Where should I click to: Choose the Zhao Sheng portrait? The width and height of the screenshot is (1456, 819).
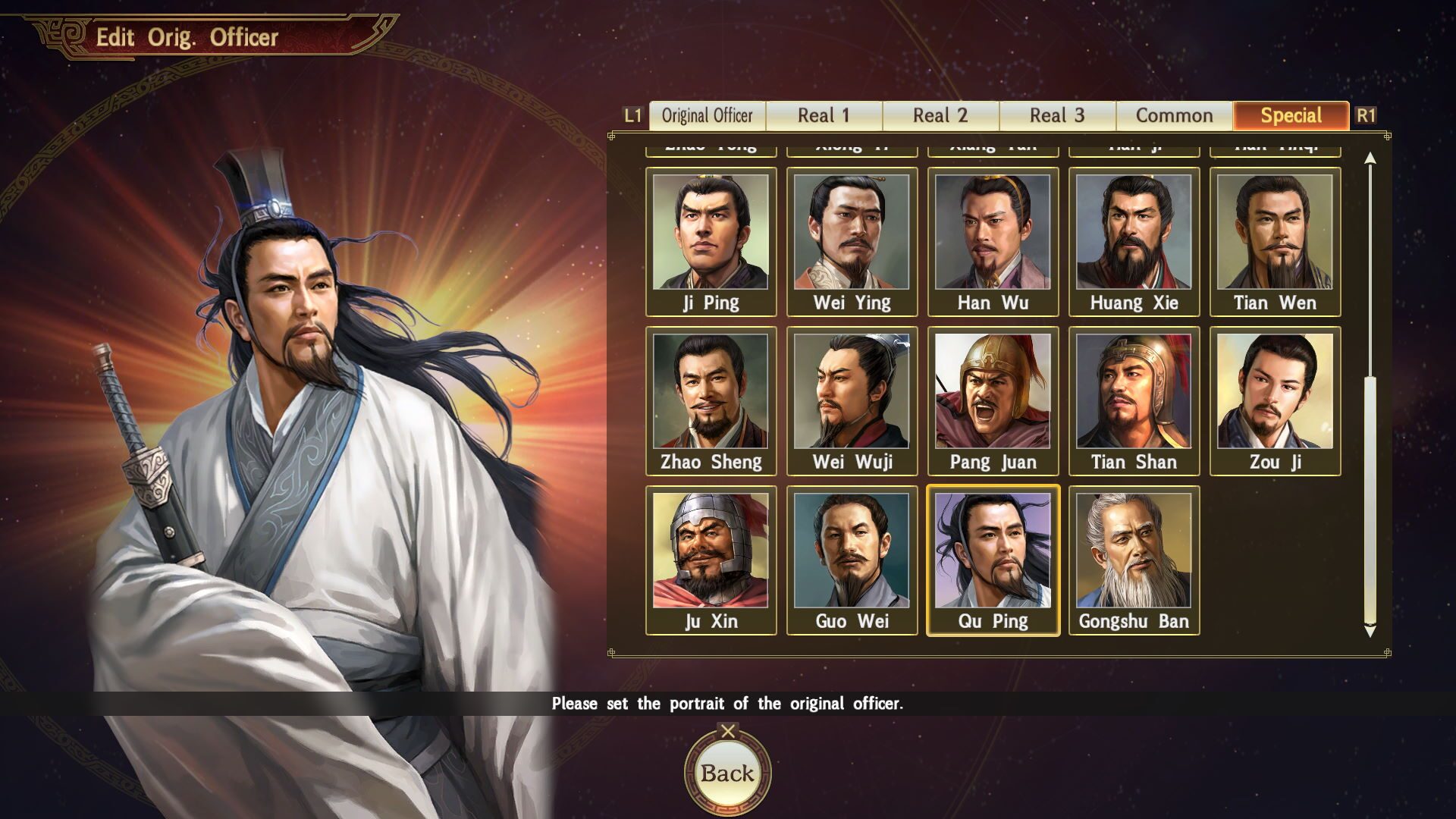coord(711,400)
